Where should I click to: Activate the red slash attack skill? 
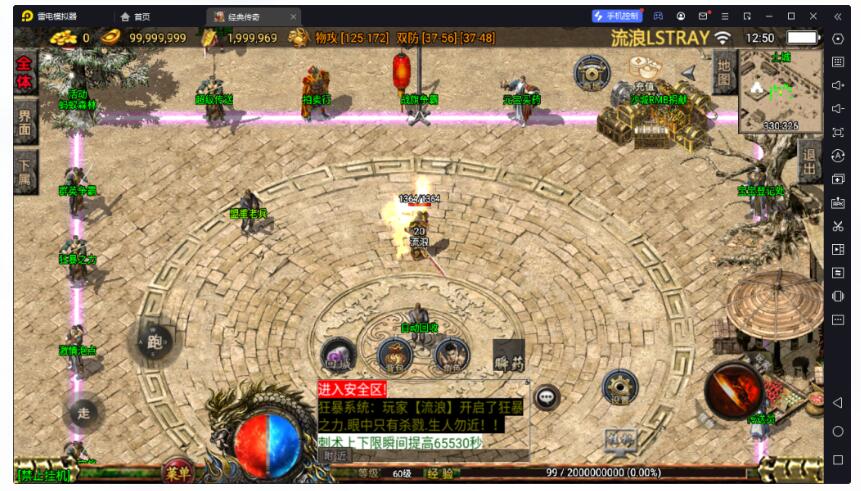(x=733, y=389)
